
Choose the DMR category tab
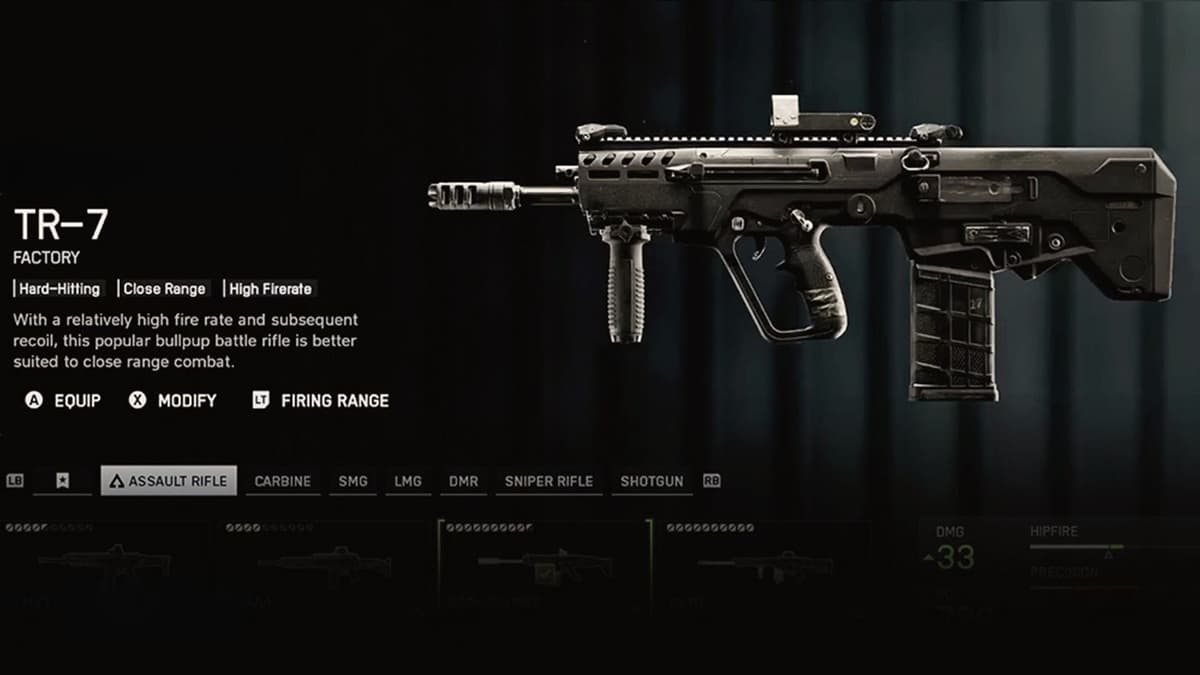(x=463, y=481)
